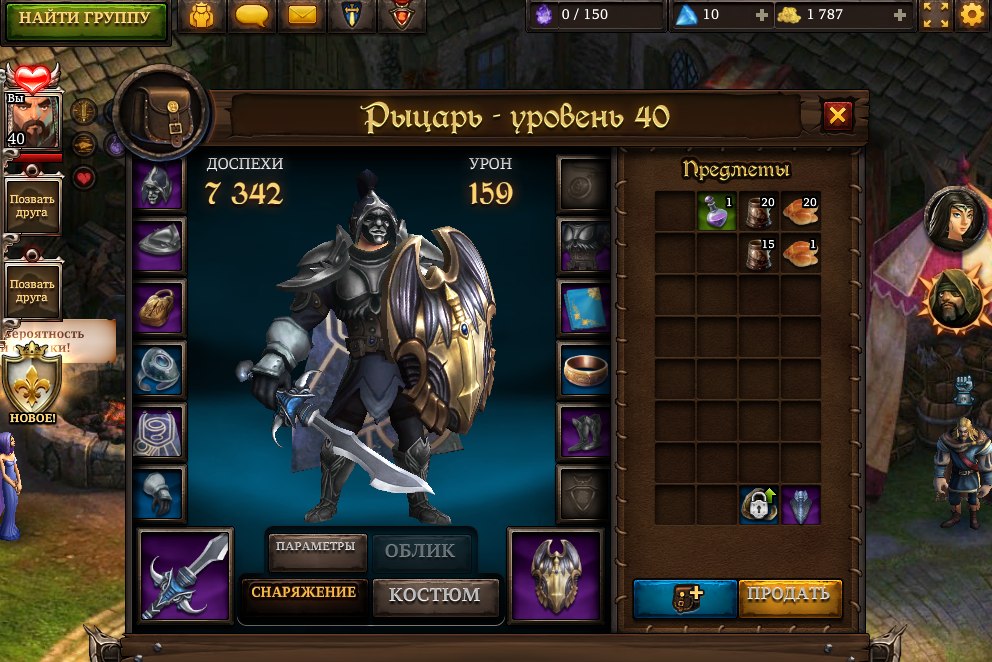Select the equipped boots slot
This screenshot has width=992, height=662.
583,433
